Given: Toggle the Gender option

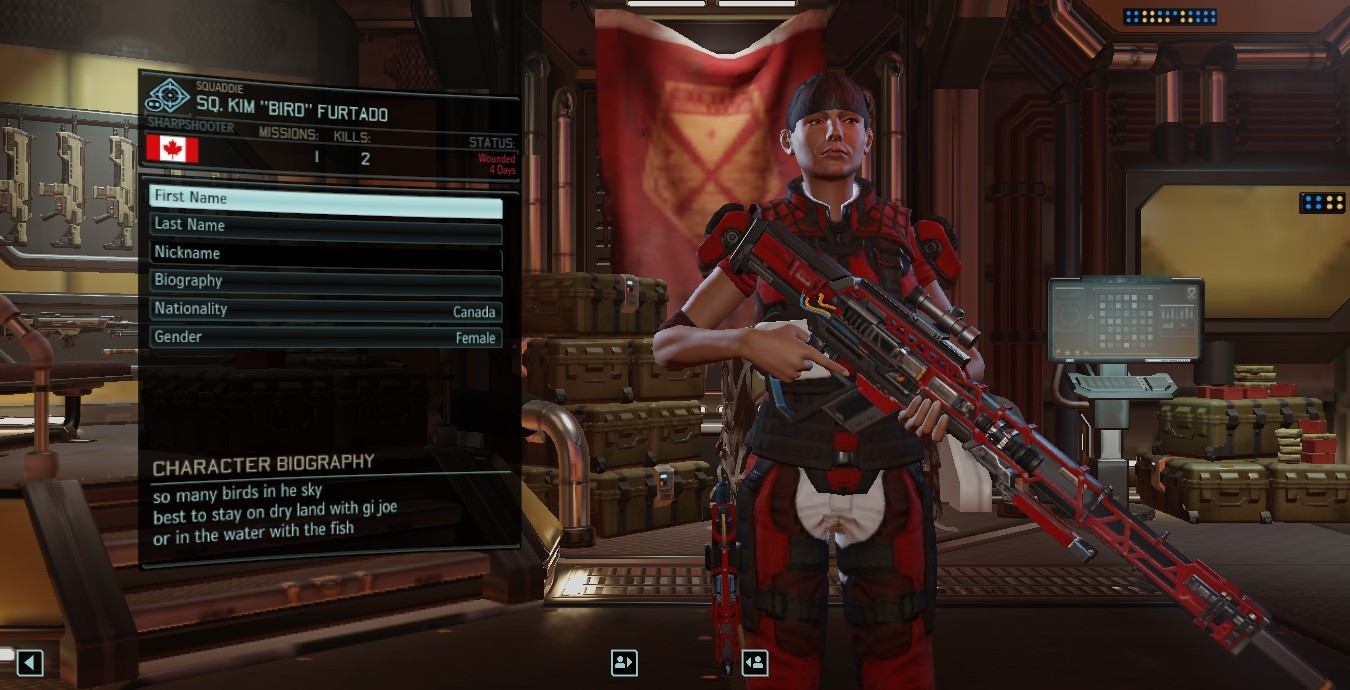Looking at the screenshot, I should click(325, 338).
